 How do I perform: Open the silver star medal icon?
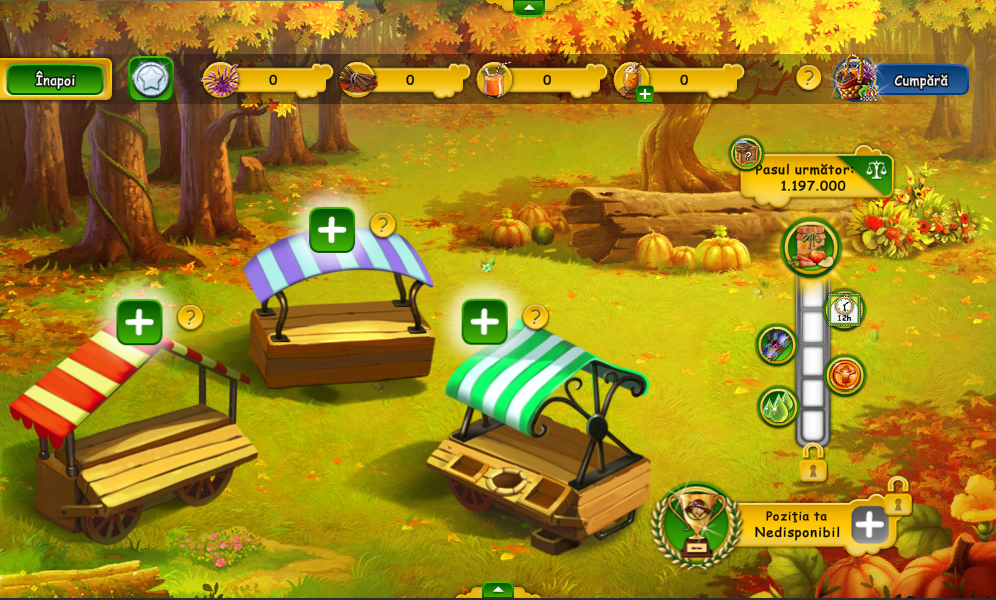(151, 78)
